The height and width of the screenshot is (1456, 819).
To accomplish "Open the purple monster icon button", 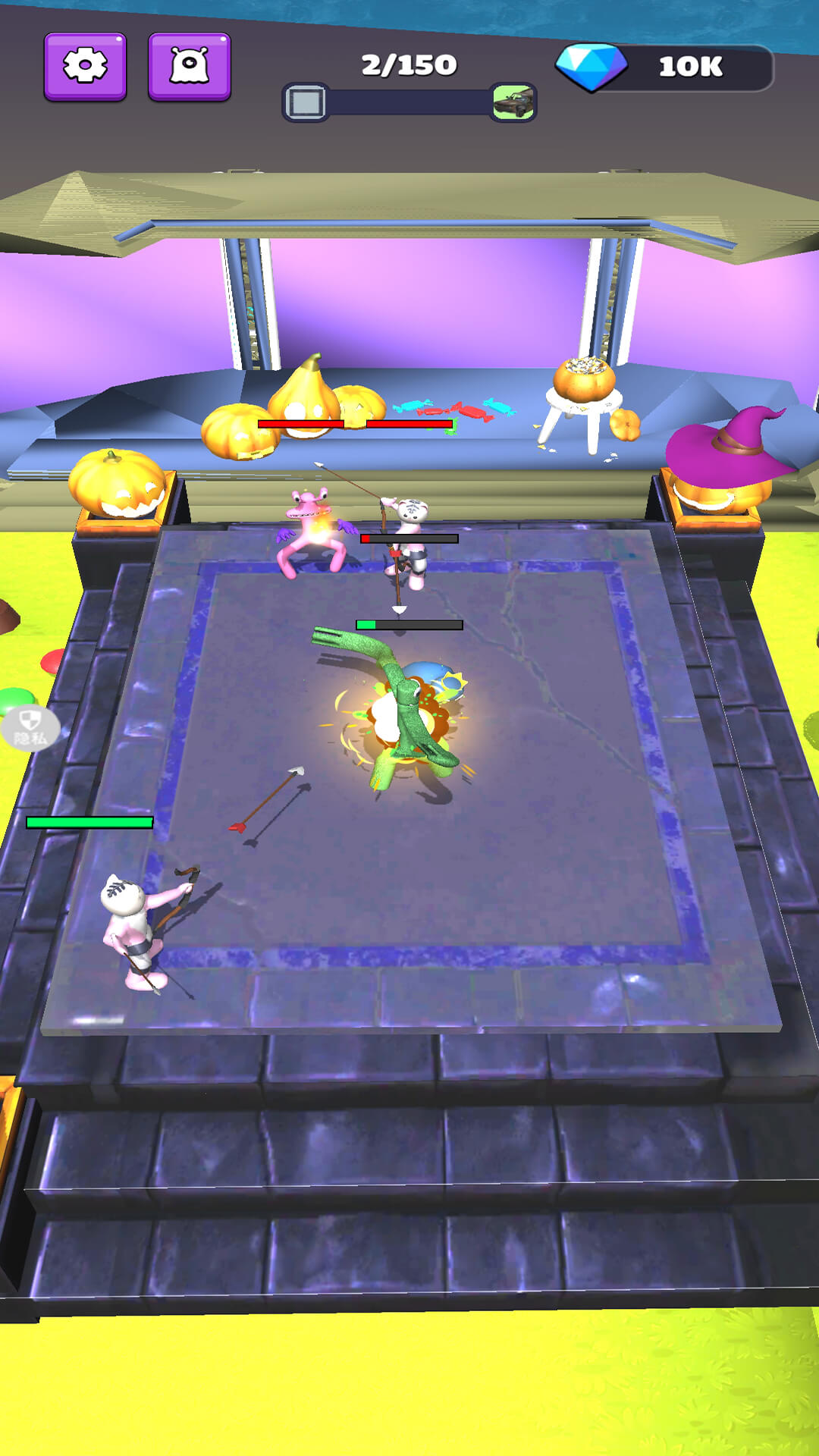I will click(189, 67).
